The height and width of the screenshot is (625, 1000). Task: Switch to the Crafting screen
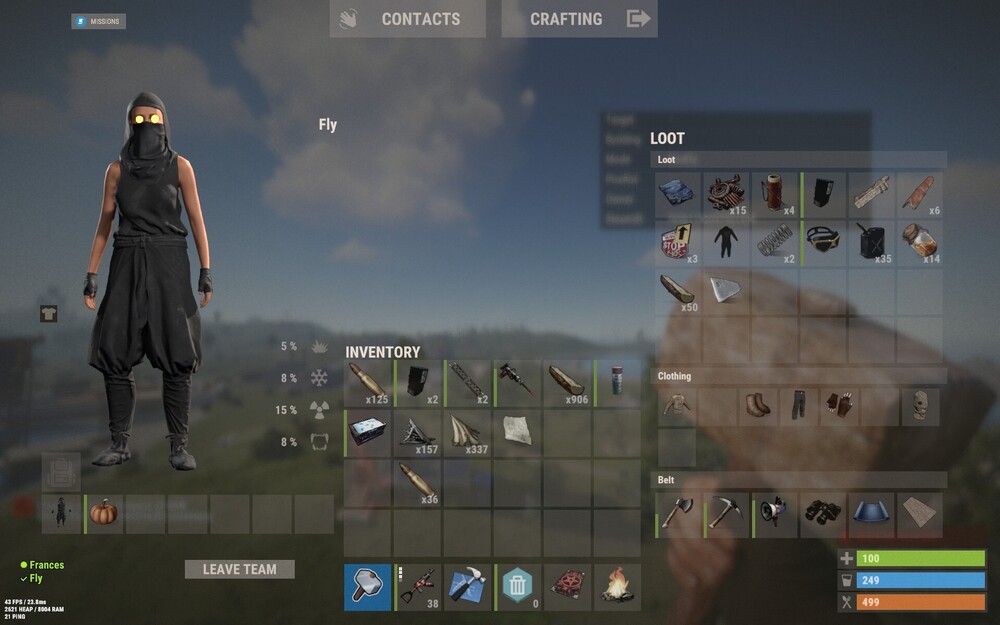pos(579,19)
